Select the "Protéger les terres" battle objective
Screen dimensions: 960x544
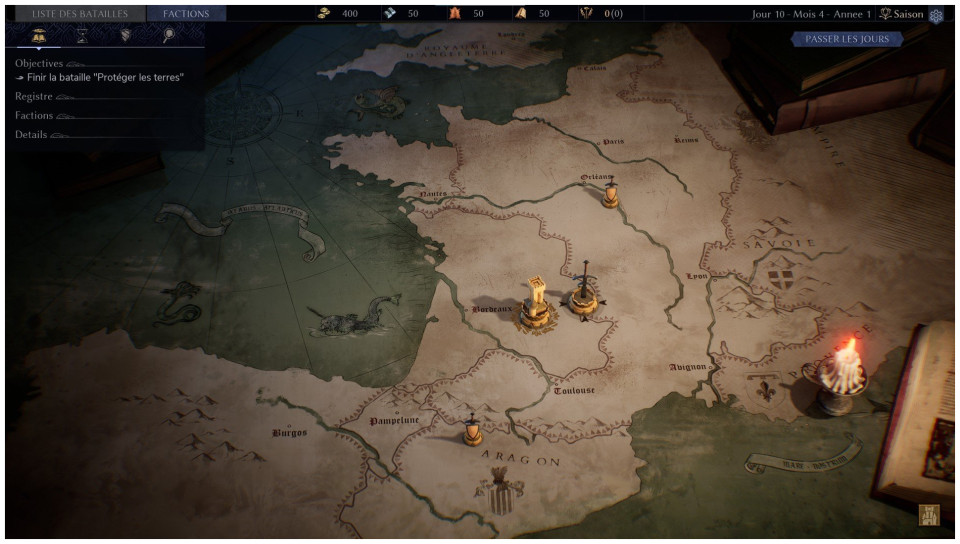point(105,77)
